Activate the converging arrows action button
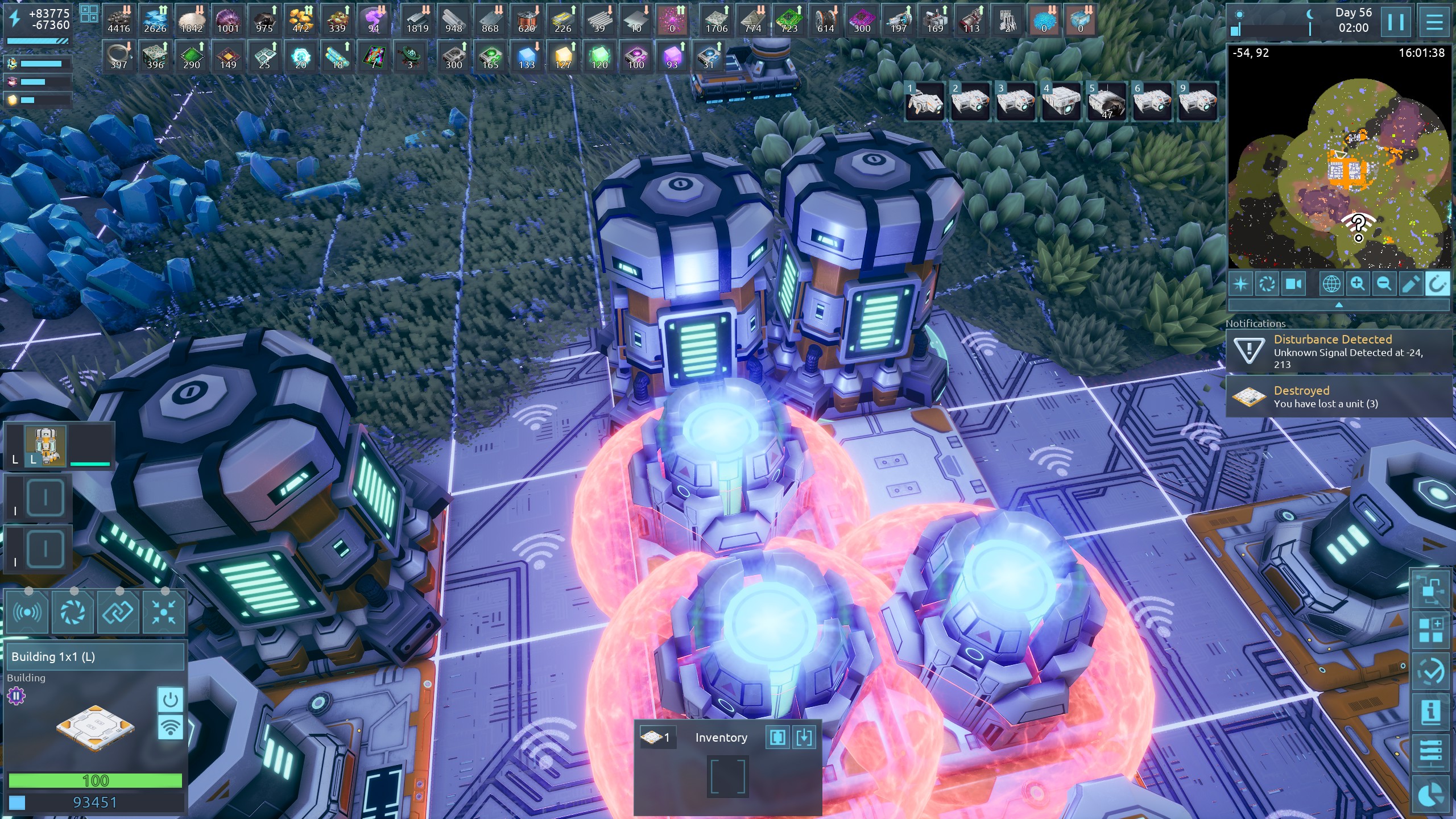 point(164,612)
